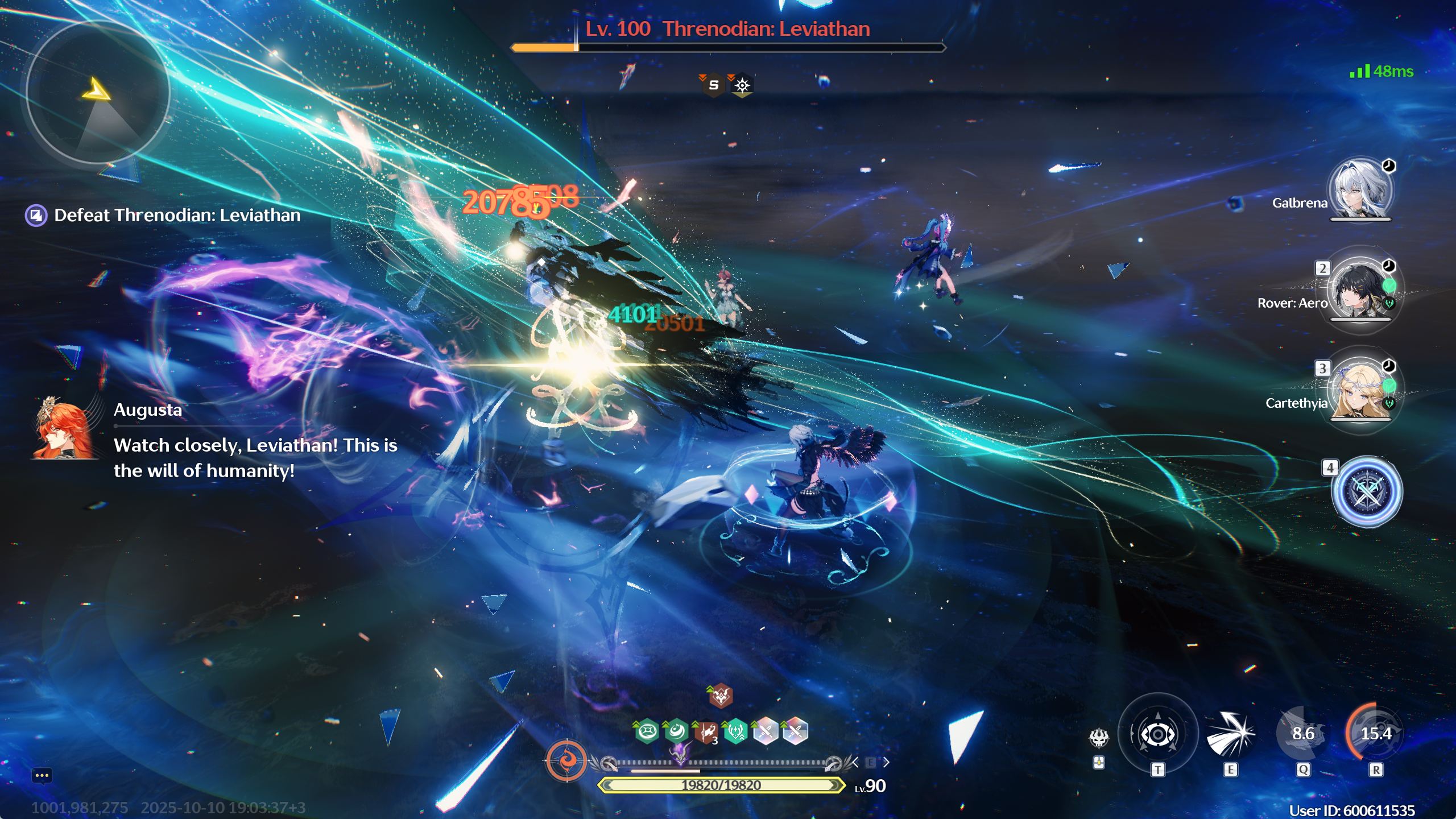Inspect the boss's sun-gear status icon
The height and width of the screenshot is (819, 1456).
(742, 85)
